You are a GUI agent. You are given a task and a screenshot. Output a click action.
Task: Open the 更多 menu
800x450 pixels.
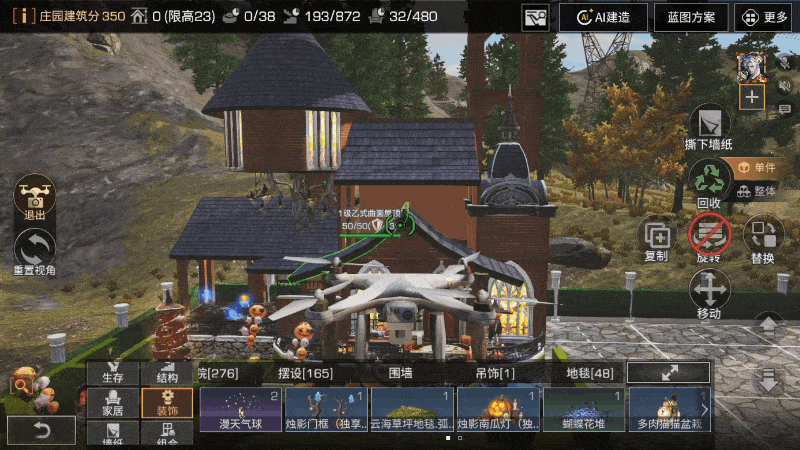tap(765, 17)
